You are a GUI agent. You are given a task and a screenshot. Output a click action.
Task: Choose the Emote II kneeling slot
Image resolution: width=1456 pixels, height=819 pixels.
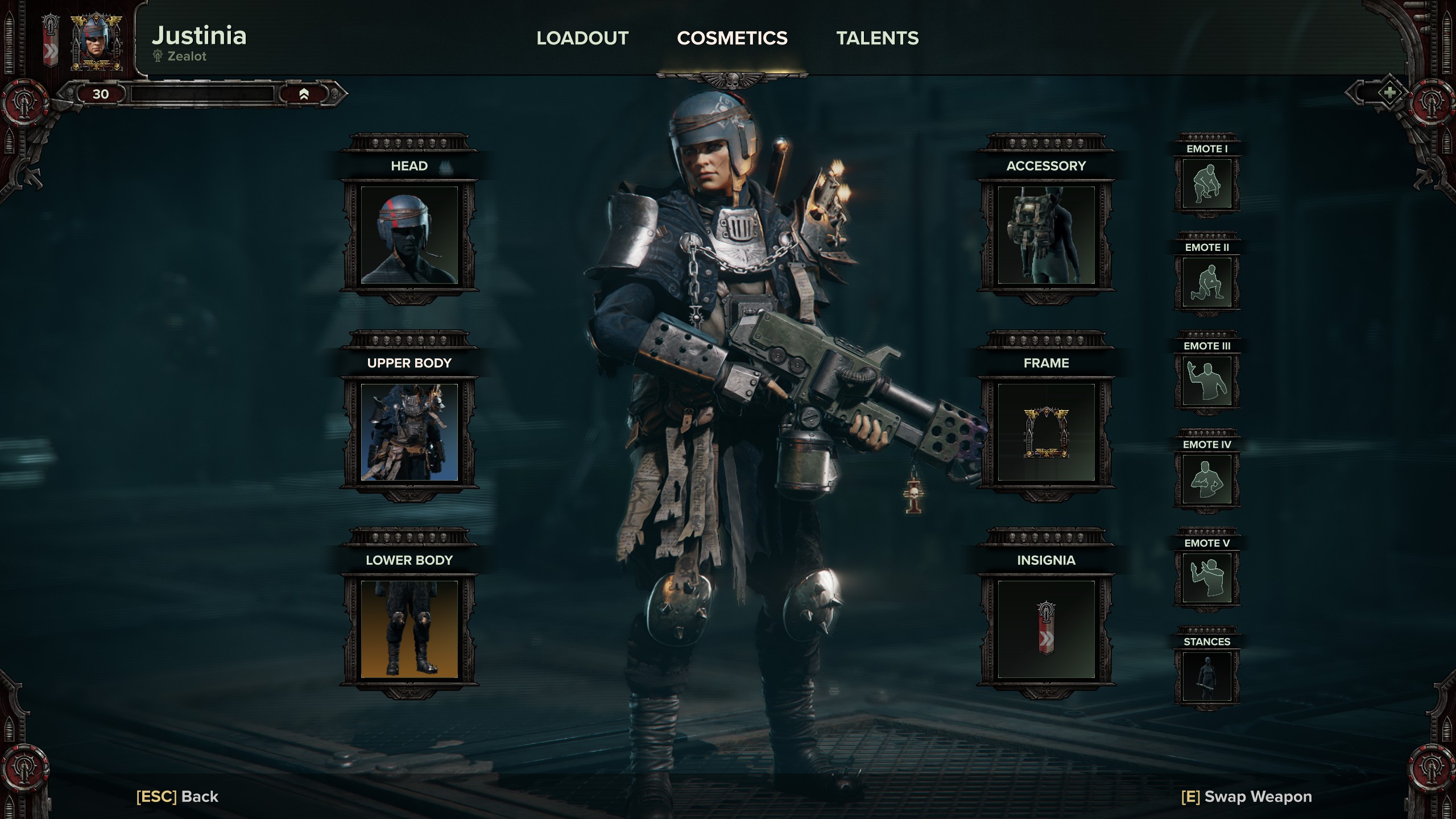[1207, 283]
